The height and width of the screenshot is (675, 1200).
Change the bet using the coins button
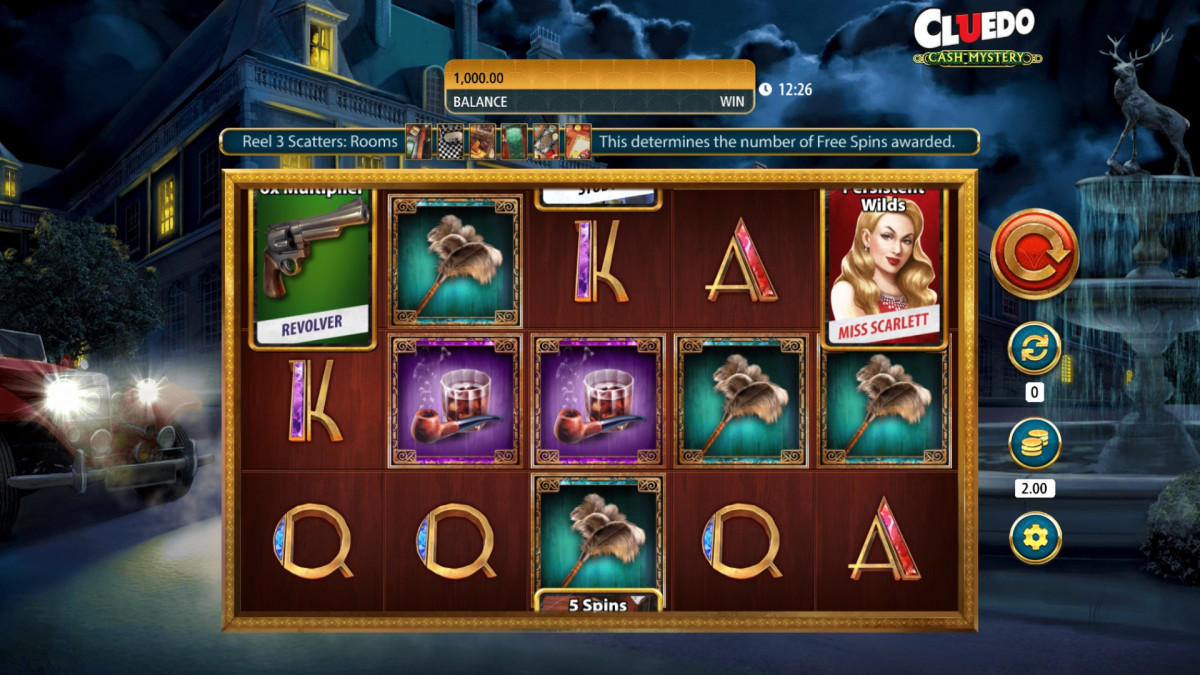point(1034,444)
